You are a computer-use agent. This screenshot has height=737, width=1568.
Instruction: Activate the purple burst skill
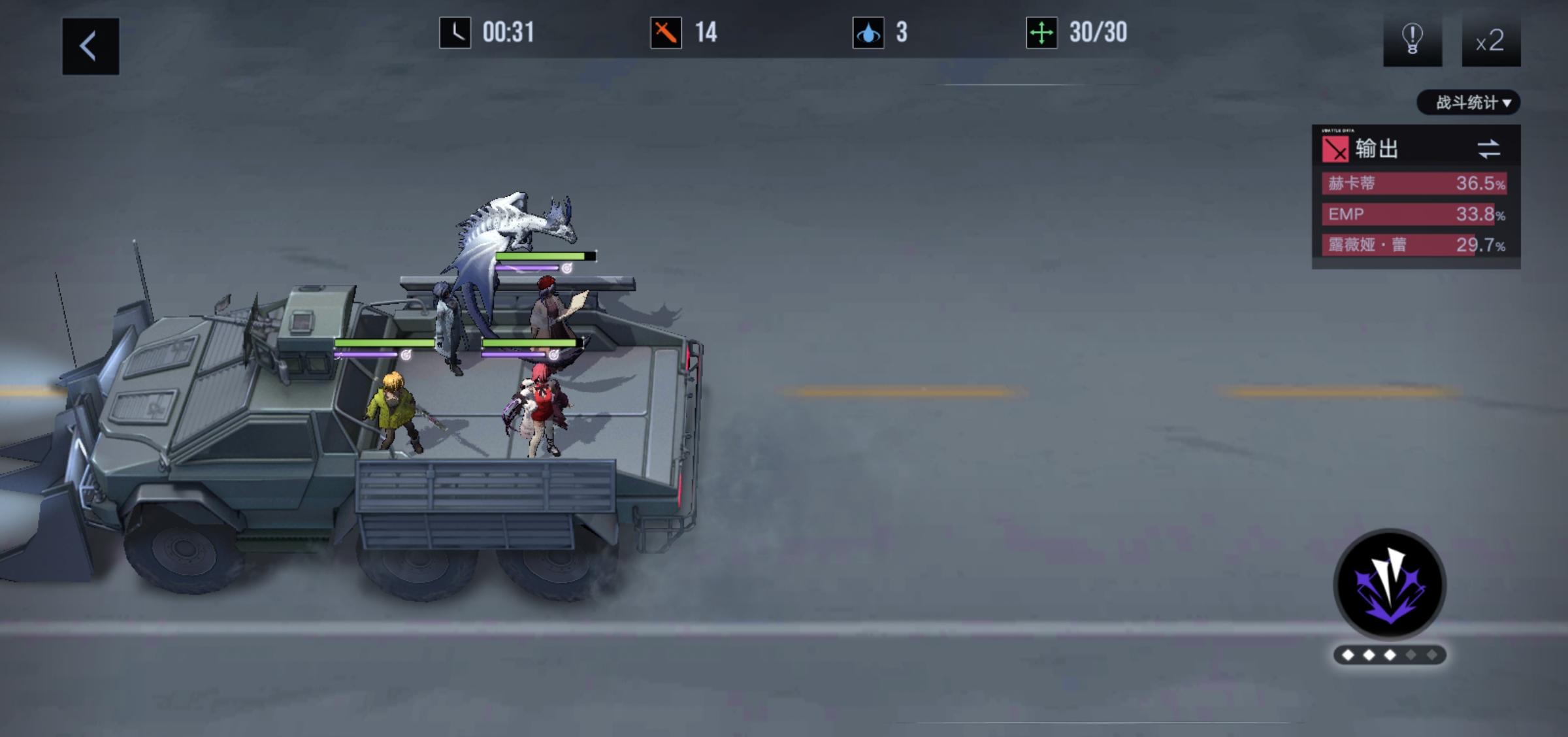point(1389,584)
